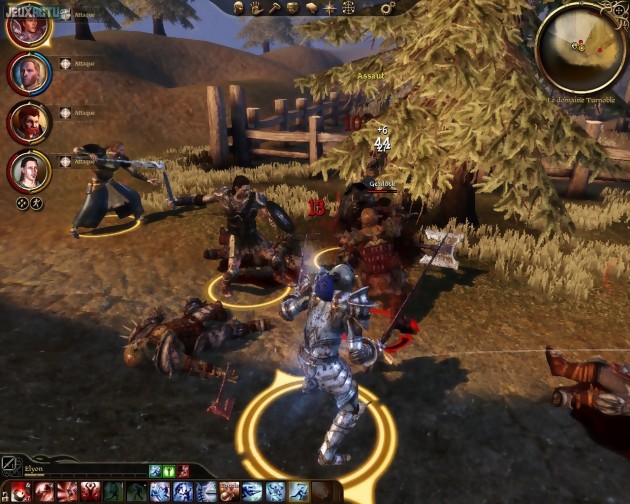Open the world map globe icon
Image resolution: width=630 pixels, height=504 pixels.
pos(349,8)
